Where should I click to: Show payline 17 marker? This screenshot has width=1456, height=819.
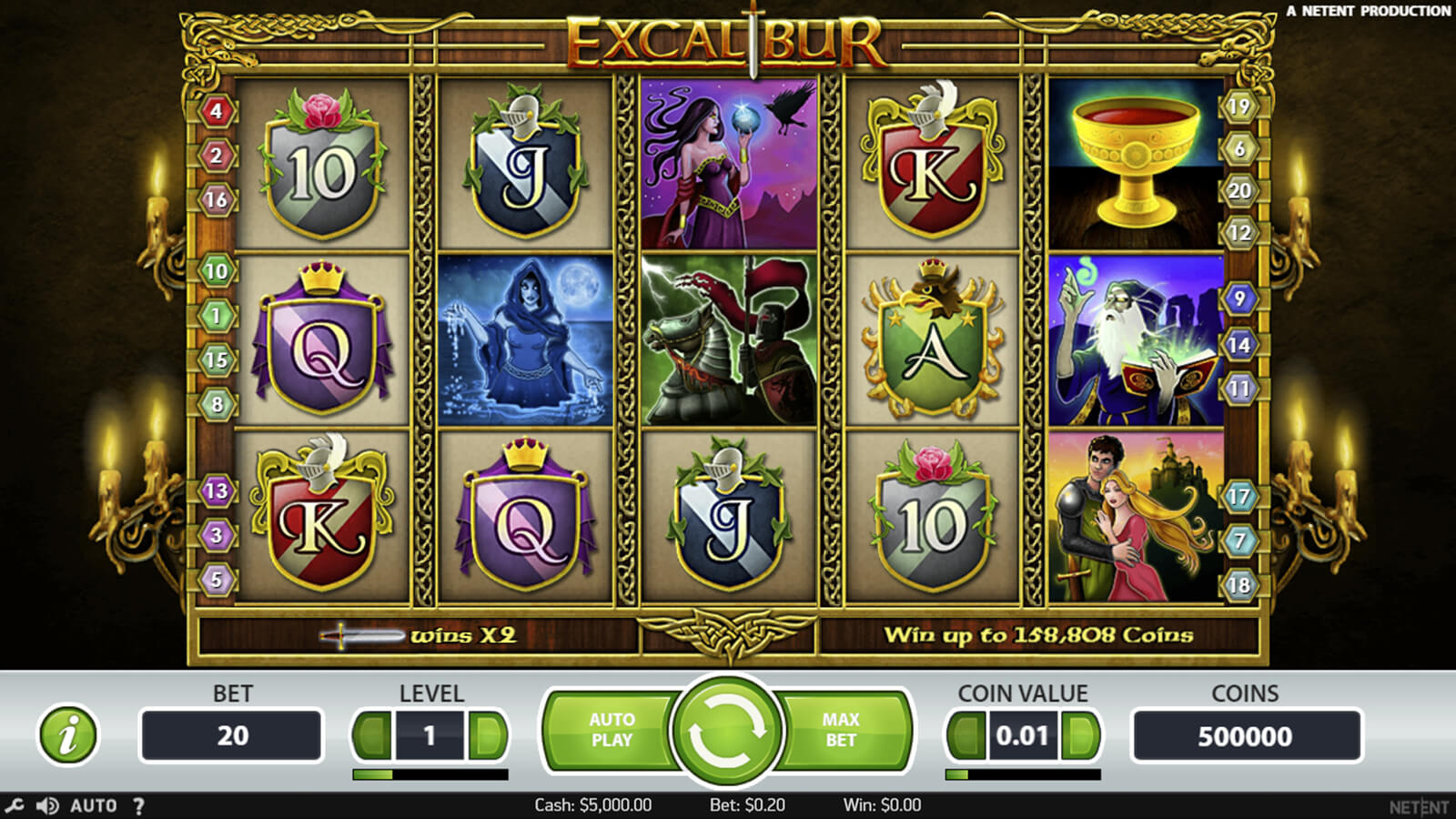(x=1239, y=497)
